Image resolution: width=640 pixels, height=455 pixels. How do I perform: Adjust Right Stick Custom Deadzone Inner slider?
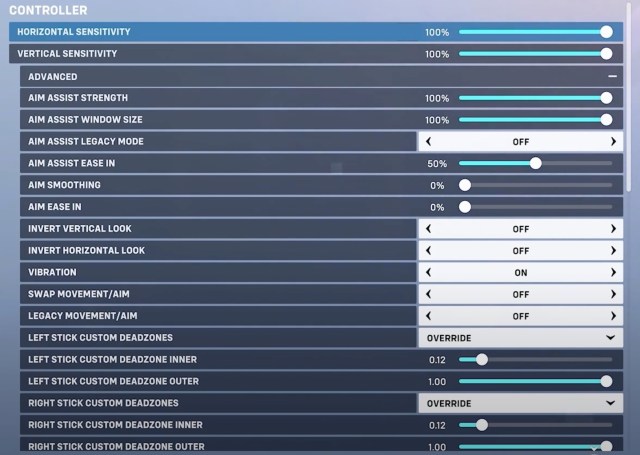481,425
